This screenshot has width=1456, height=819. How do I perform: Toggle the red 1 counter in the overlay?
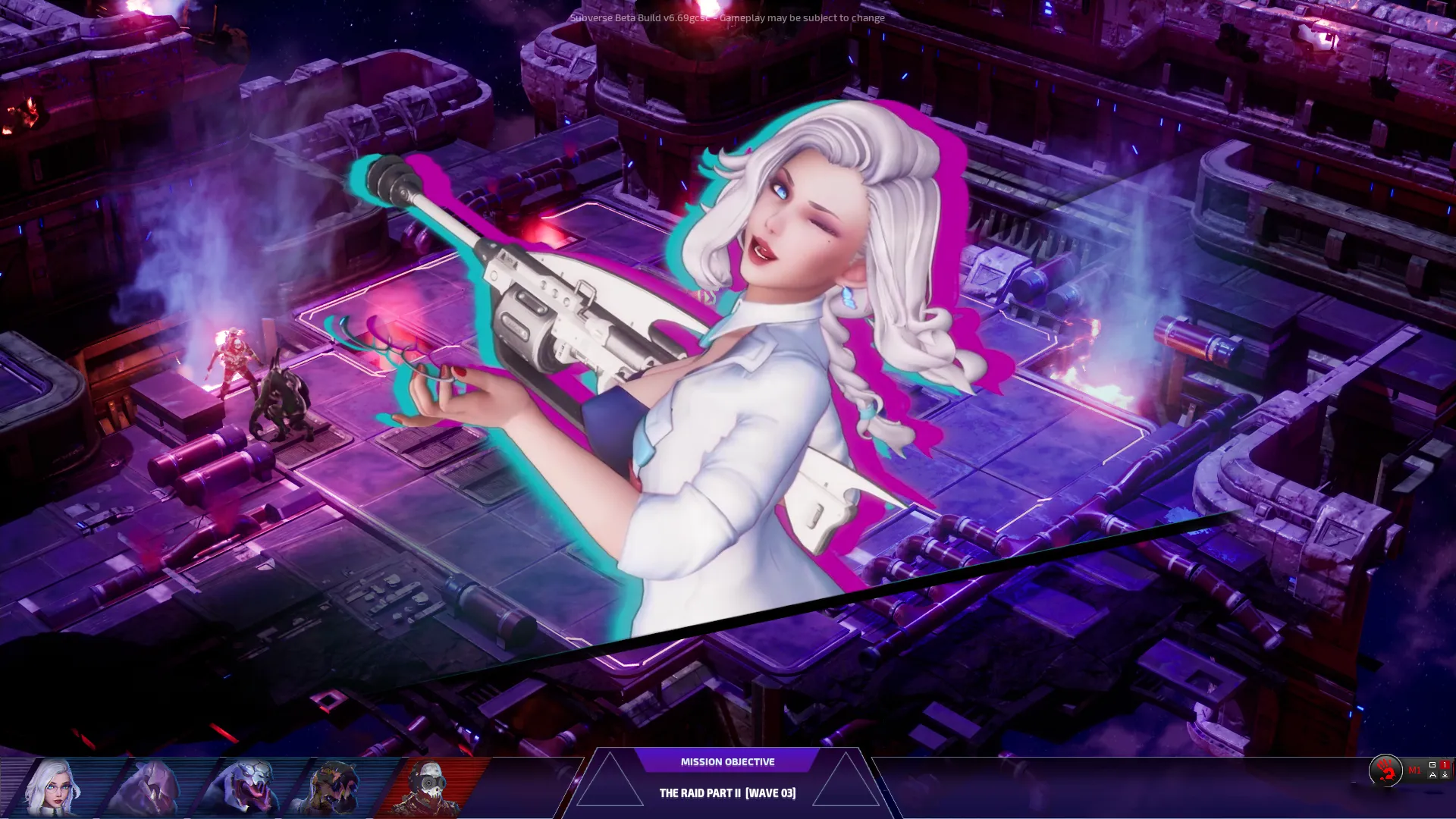point(1445,764)
